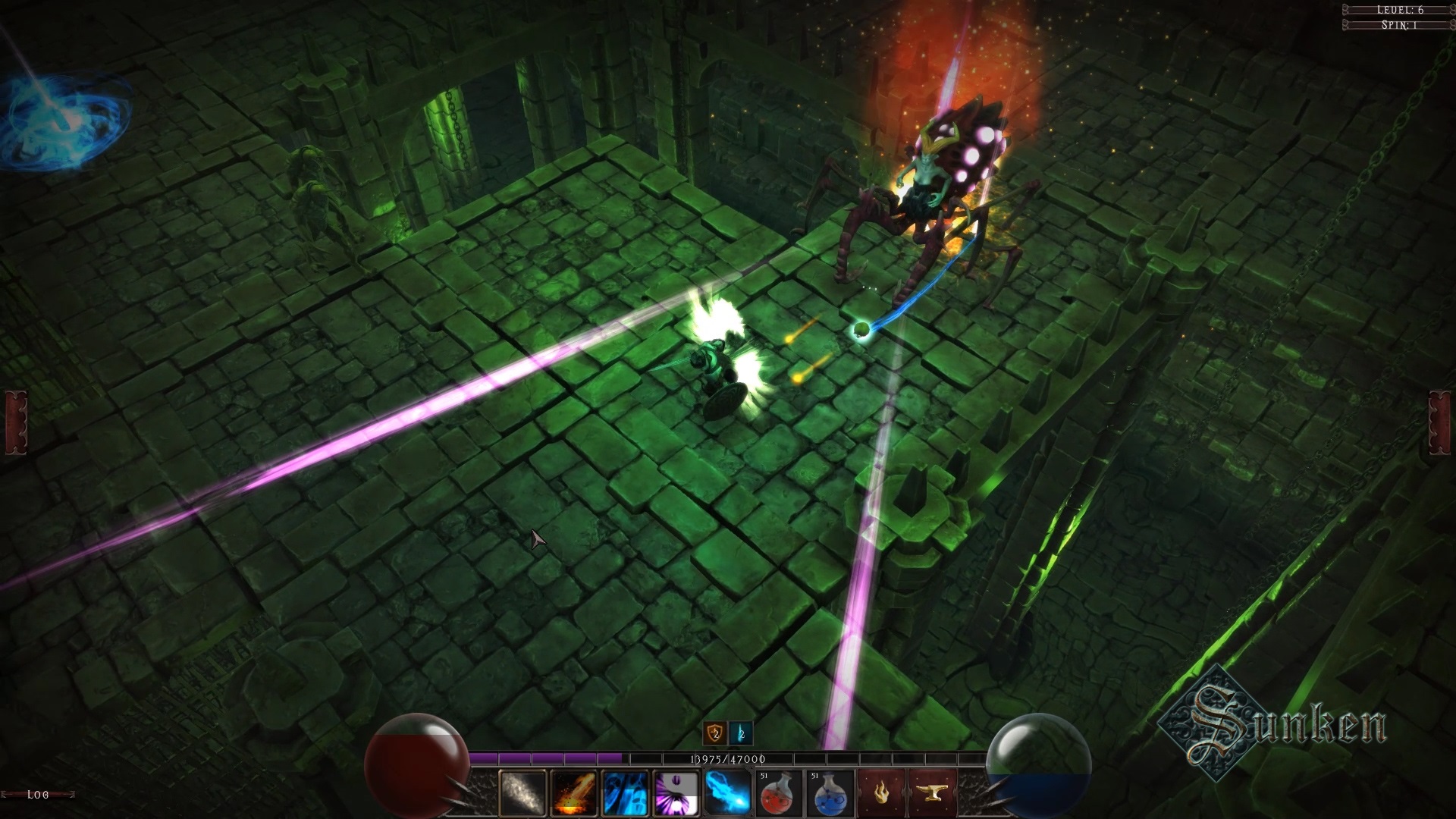Drink a blue mana potion from the belt

click(830, 794)
